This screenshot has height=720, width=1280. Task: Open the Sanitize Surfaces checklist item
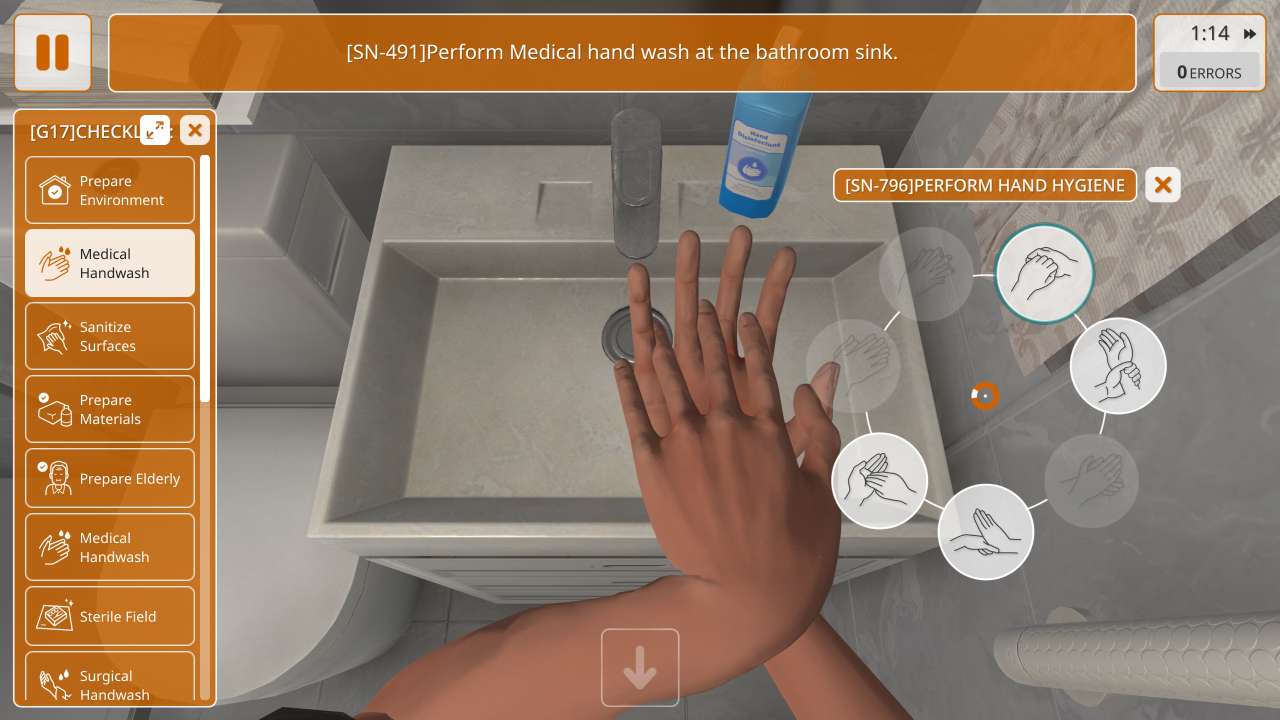[110, 336]
